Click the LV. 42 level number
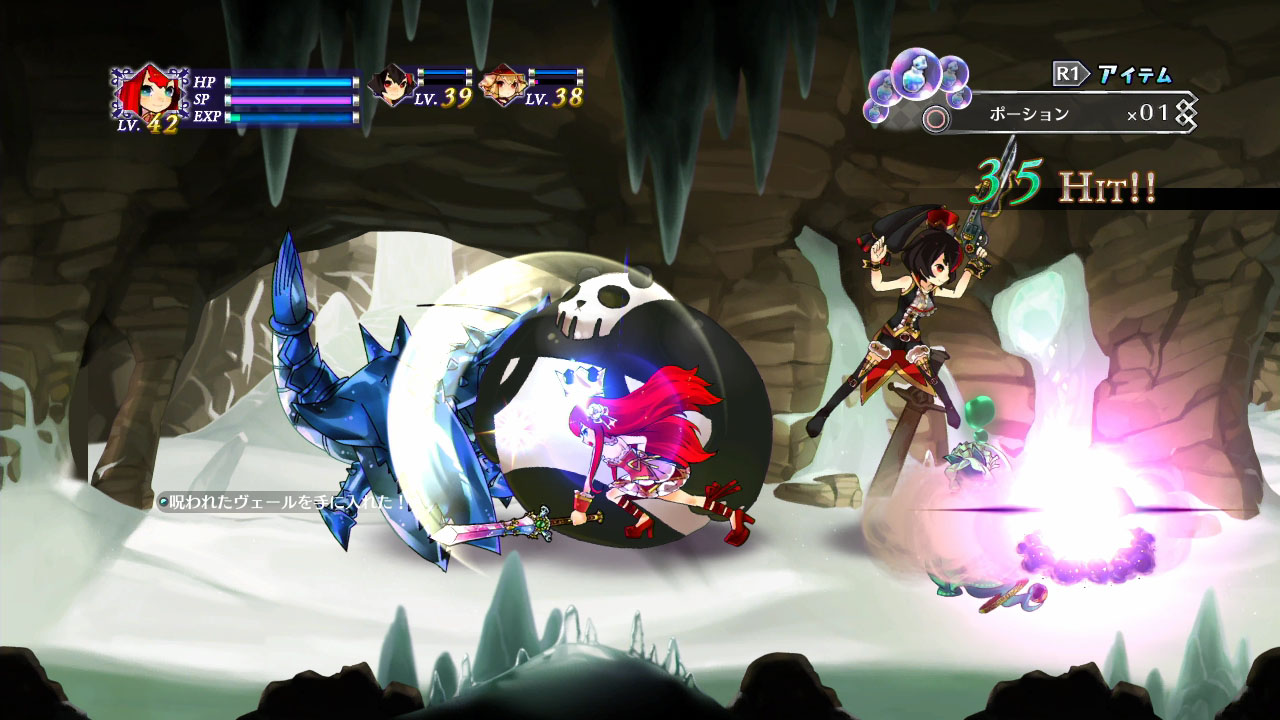 (162, 124)
